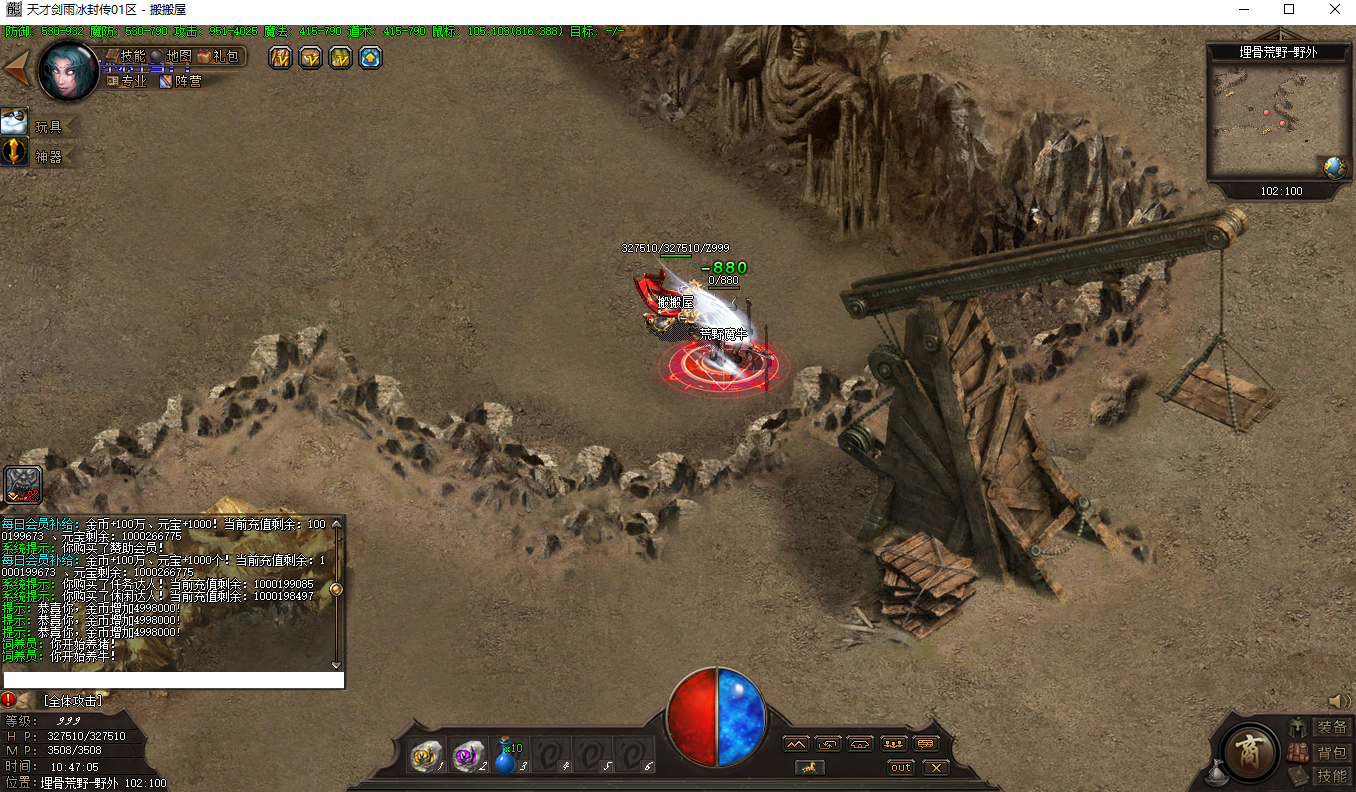Use the purple swirl stone in slot 2
Image resolution: width=1356 pixels, height=792 pixels.
(x=466, y=756)
